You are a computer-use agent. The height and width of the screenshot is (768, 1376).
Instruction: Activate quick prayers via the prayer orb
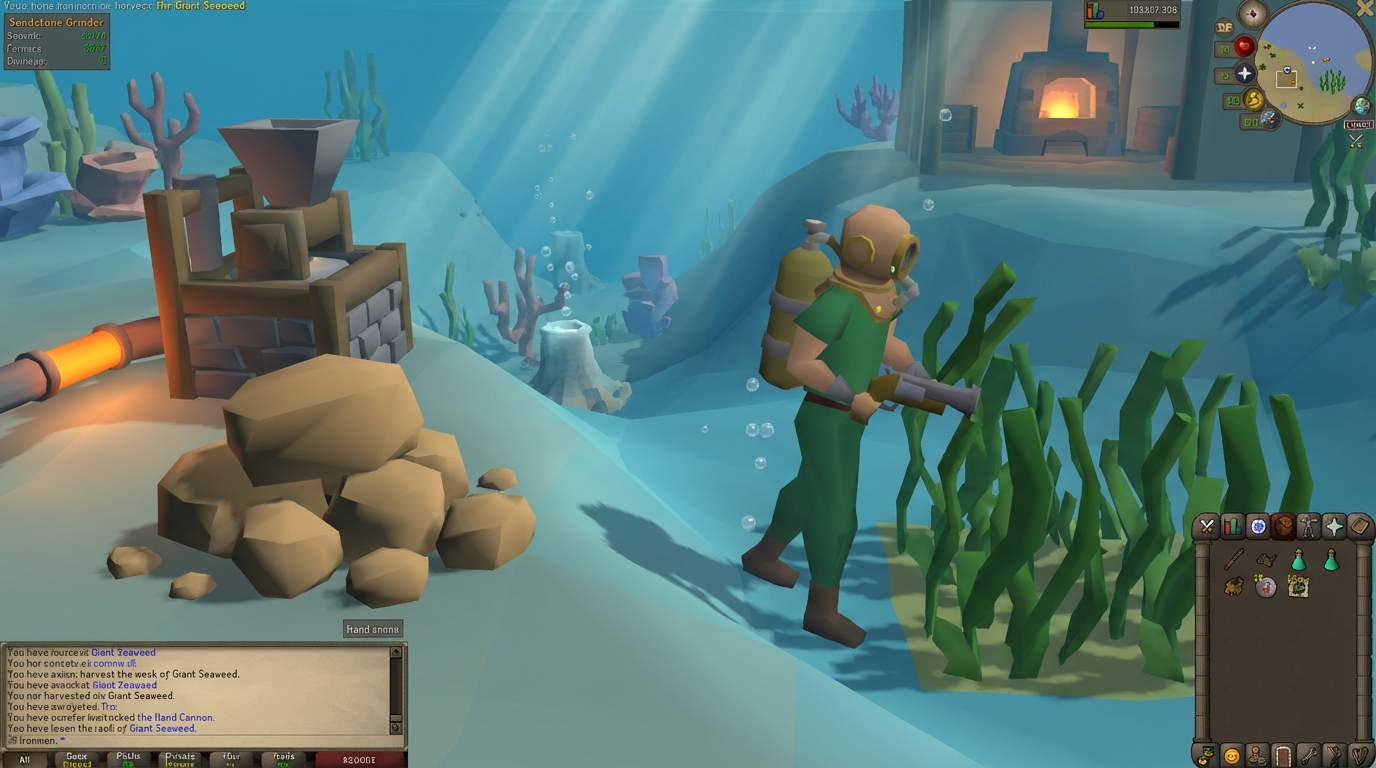coord(1243,72)
